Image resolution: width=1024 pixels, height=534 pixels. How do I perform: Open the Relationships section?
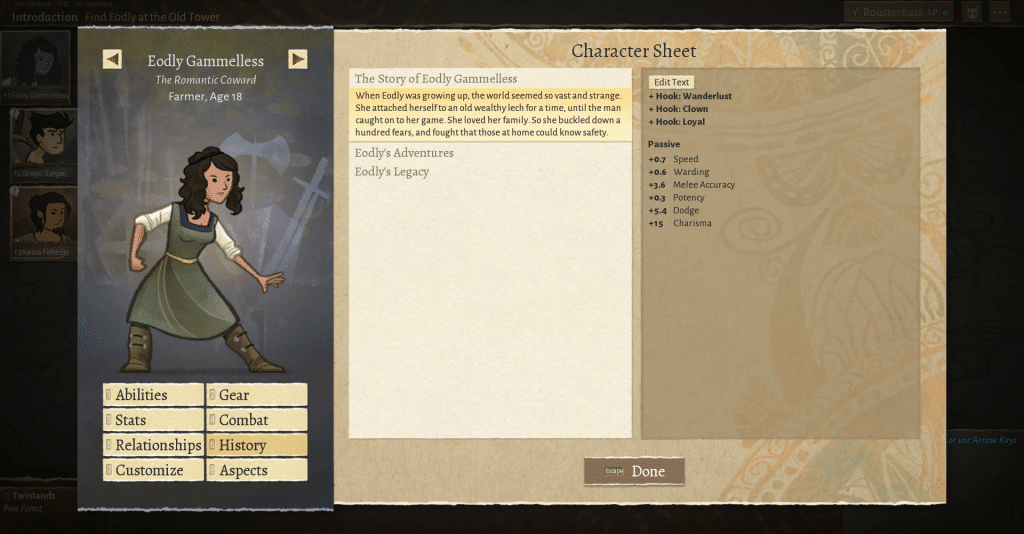153,445
